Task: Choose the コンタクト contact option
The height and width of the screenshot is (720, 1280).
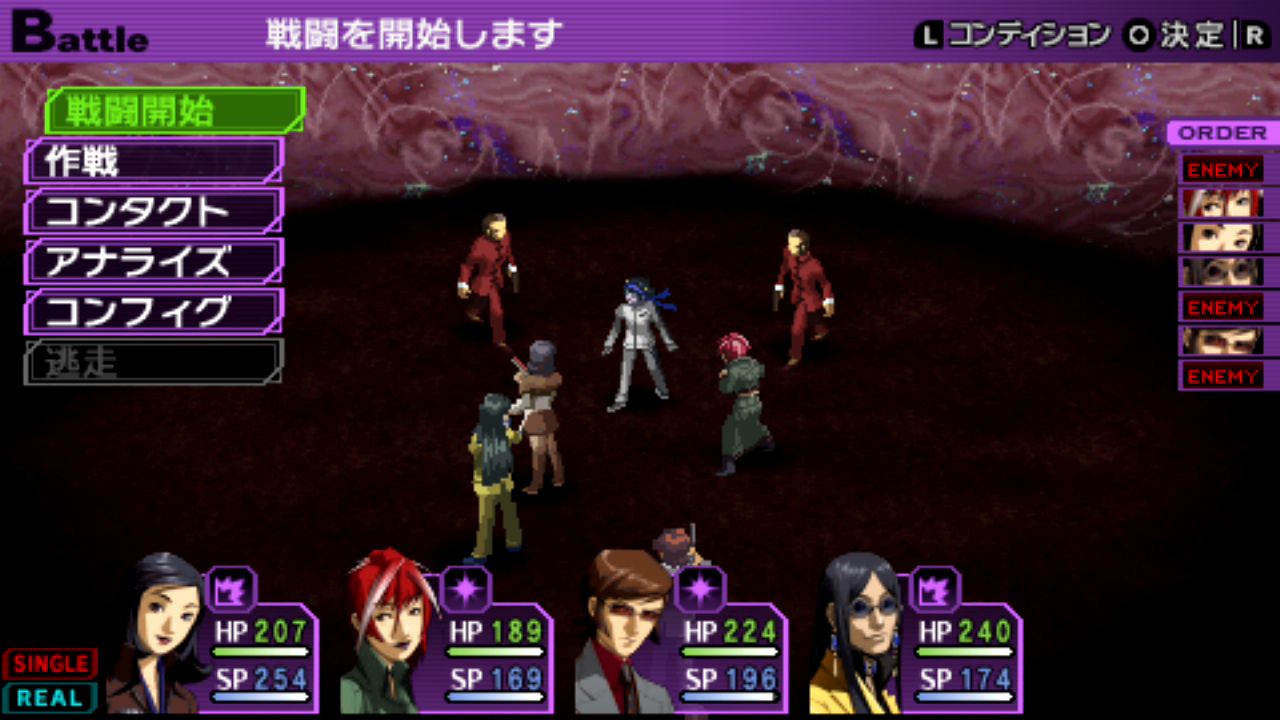Action: (153, 211)
